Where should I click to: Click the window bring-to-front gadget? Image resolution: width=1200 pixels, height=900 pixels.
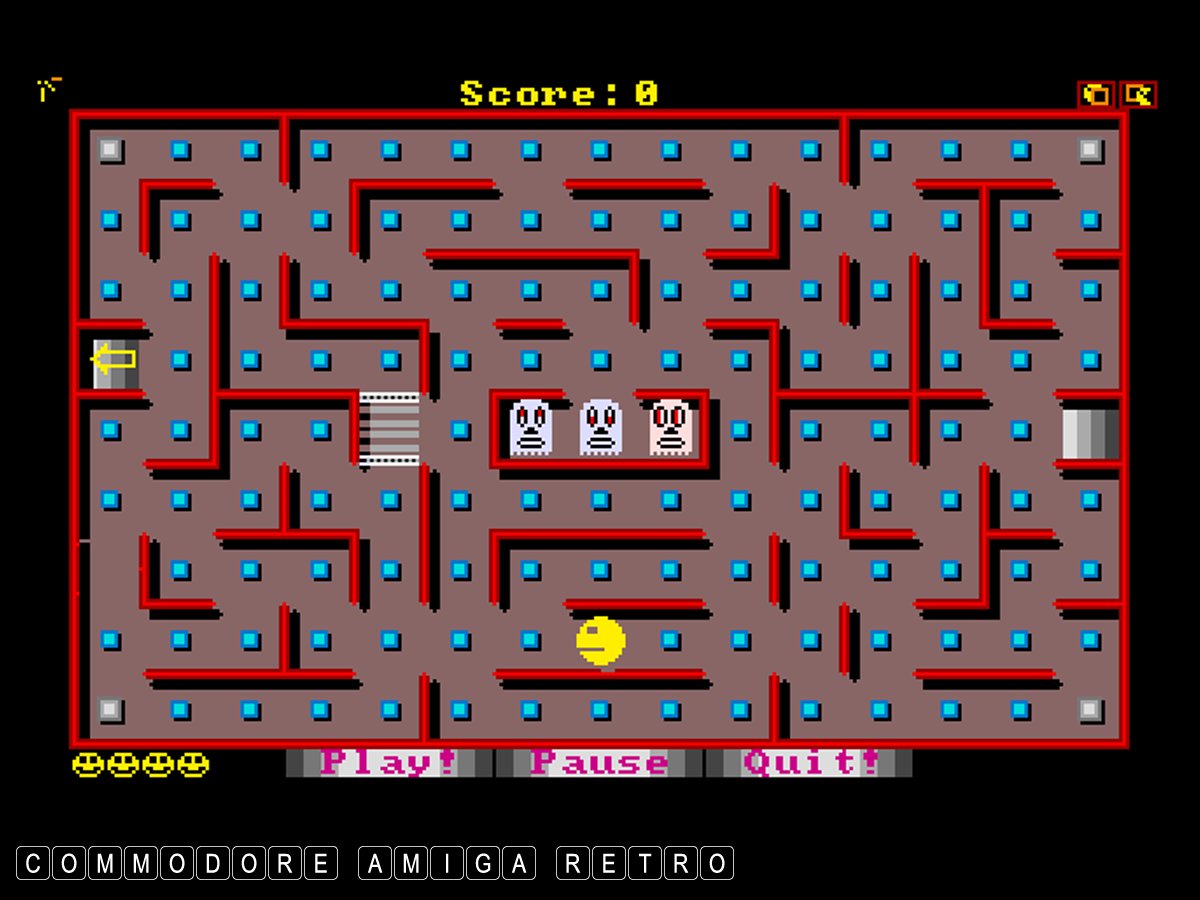(x=1138, y=95)
